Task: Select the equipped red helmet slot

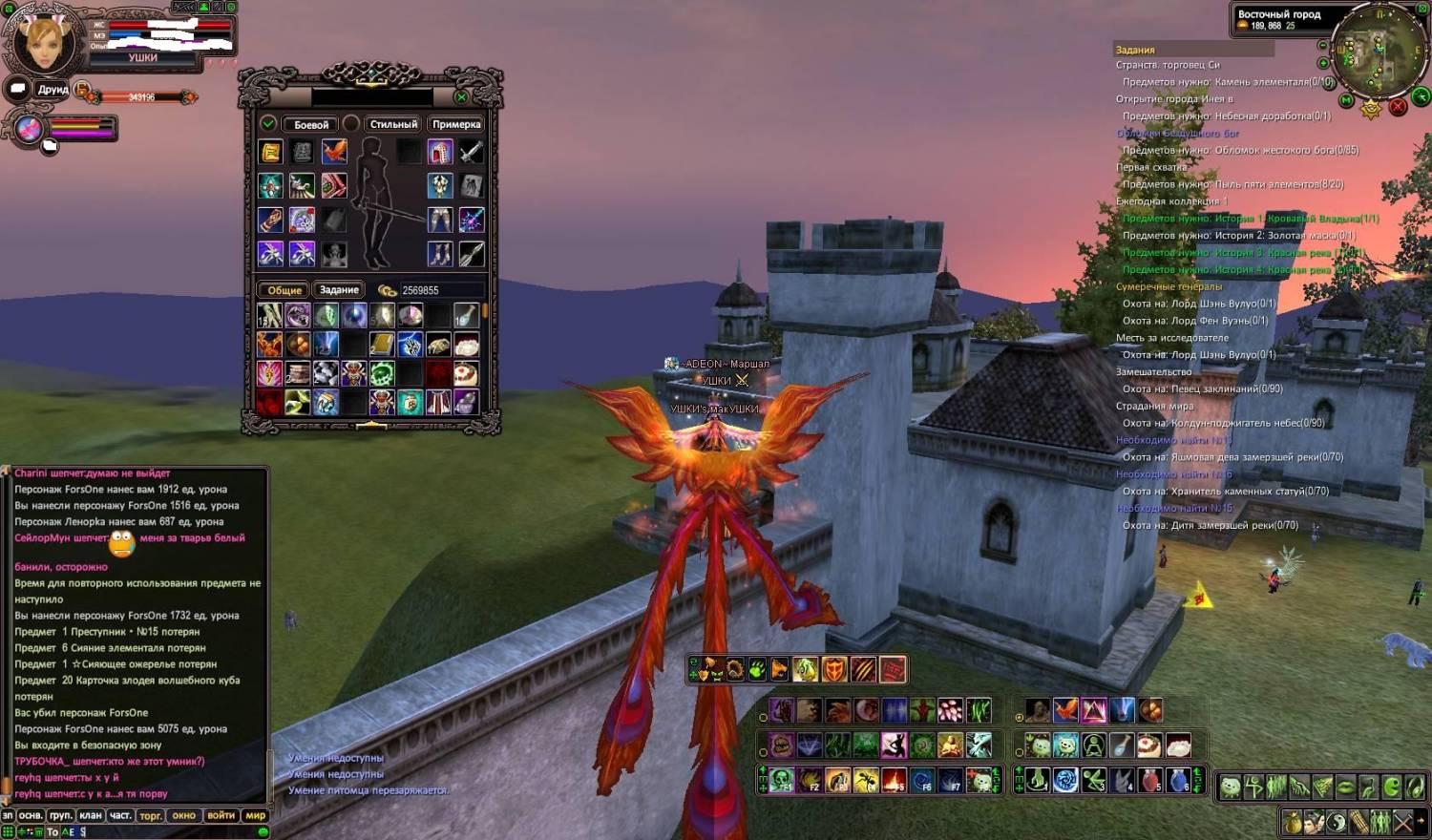Action: point(440,152)
